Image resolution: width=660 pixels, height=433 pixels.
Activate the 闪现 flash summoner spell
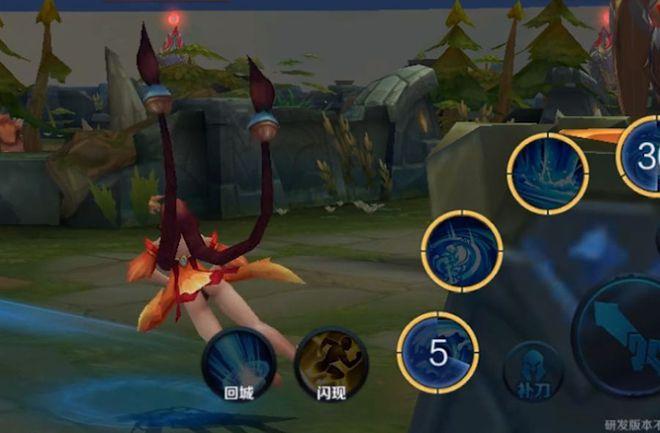[x=331, y=361]
